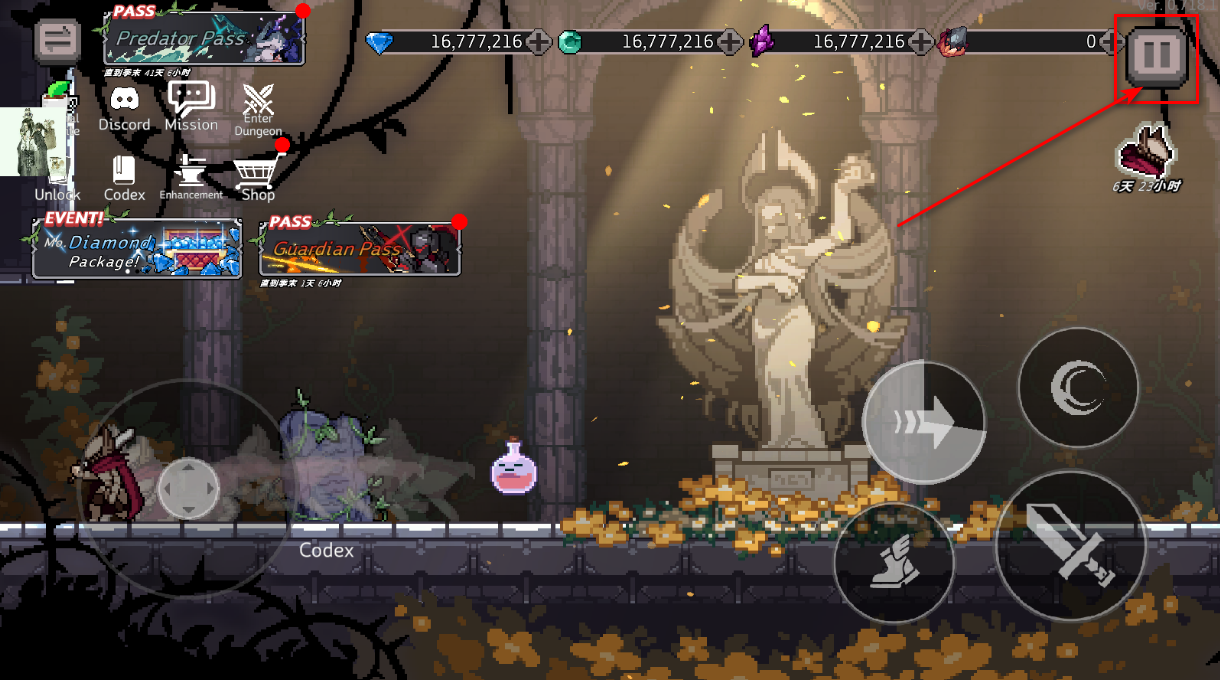Tap the sword attack button
Image resolution: width=1220 pixels, height=680 pixels.
click(1070, 545)
